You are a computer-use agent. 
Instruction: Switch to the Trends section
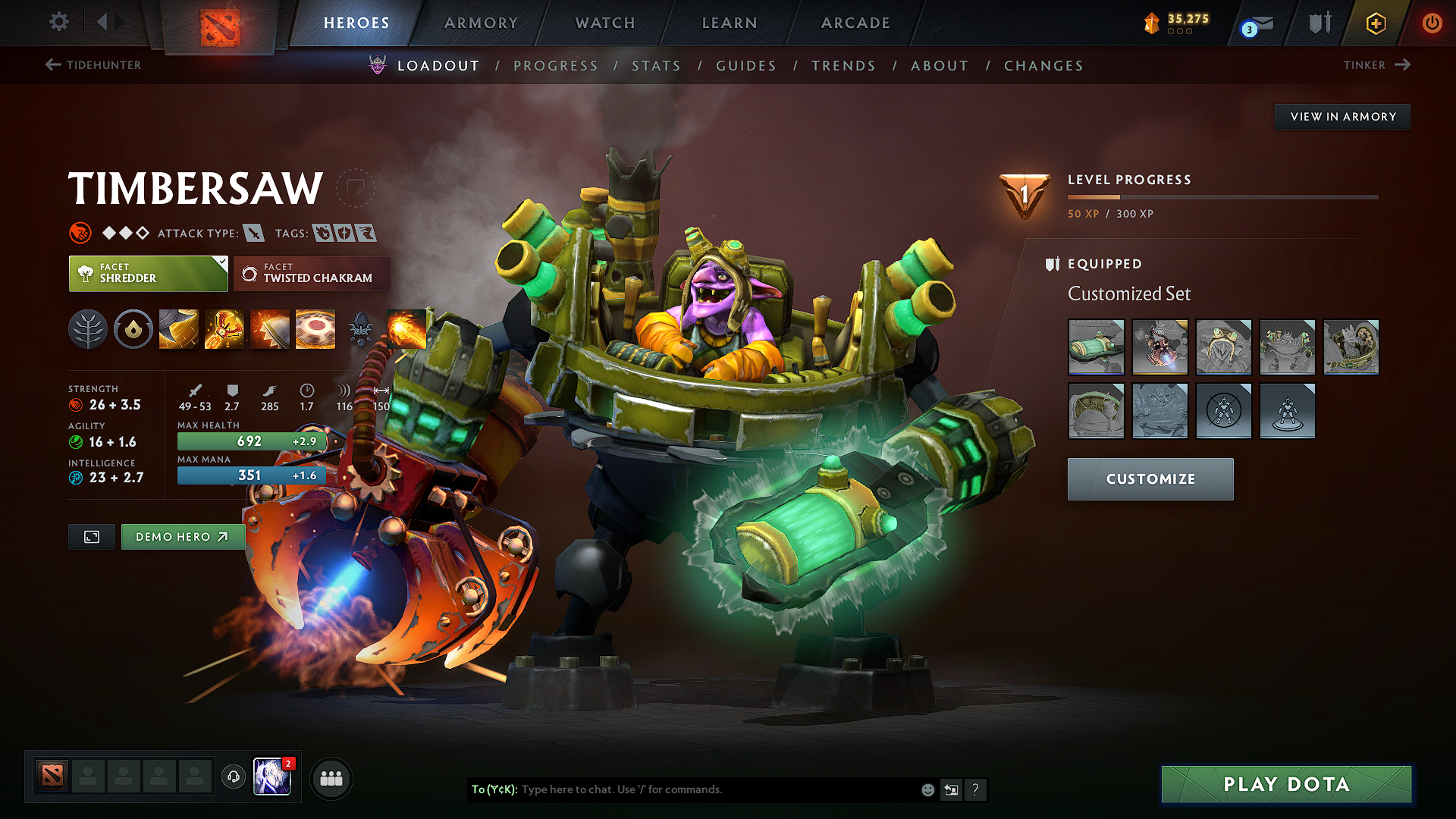(x=843, y=66)
